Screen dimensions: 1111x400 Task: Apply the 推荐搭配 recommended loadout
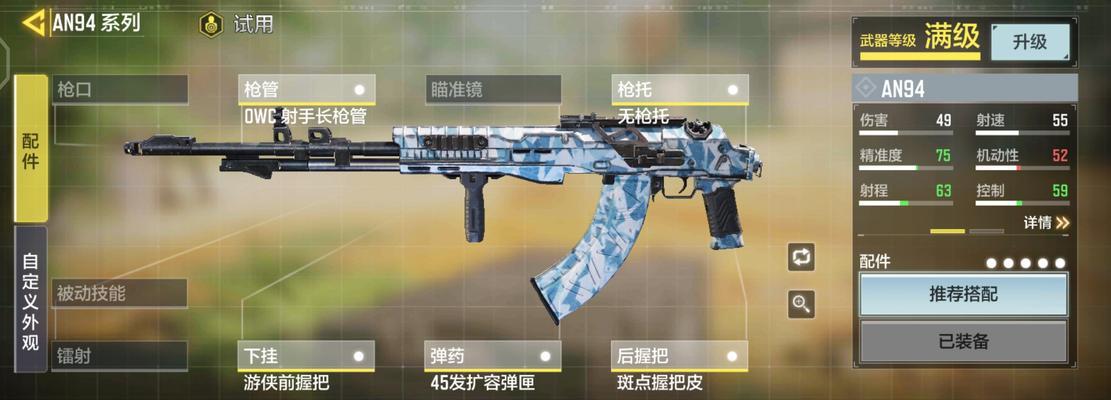[963, 294]
